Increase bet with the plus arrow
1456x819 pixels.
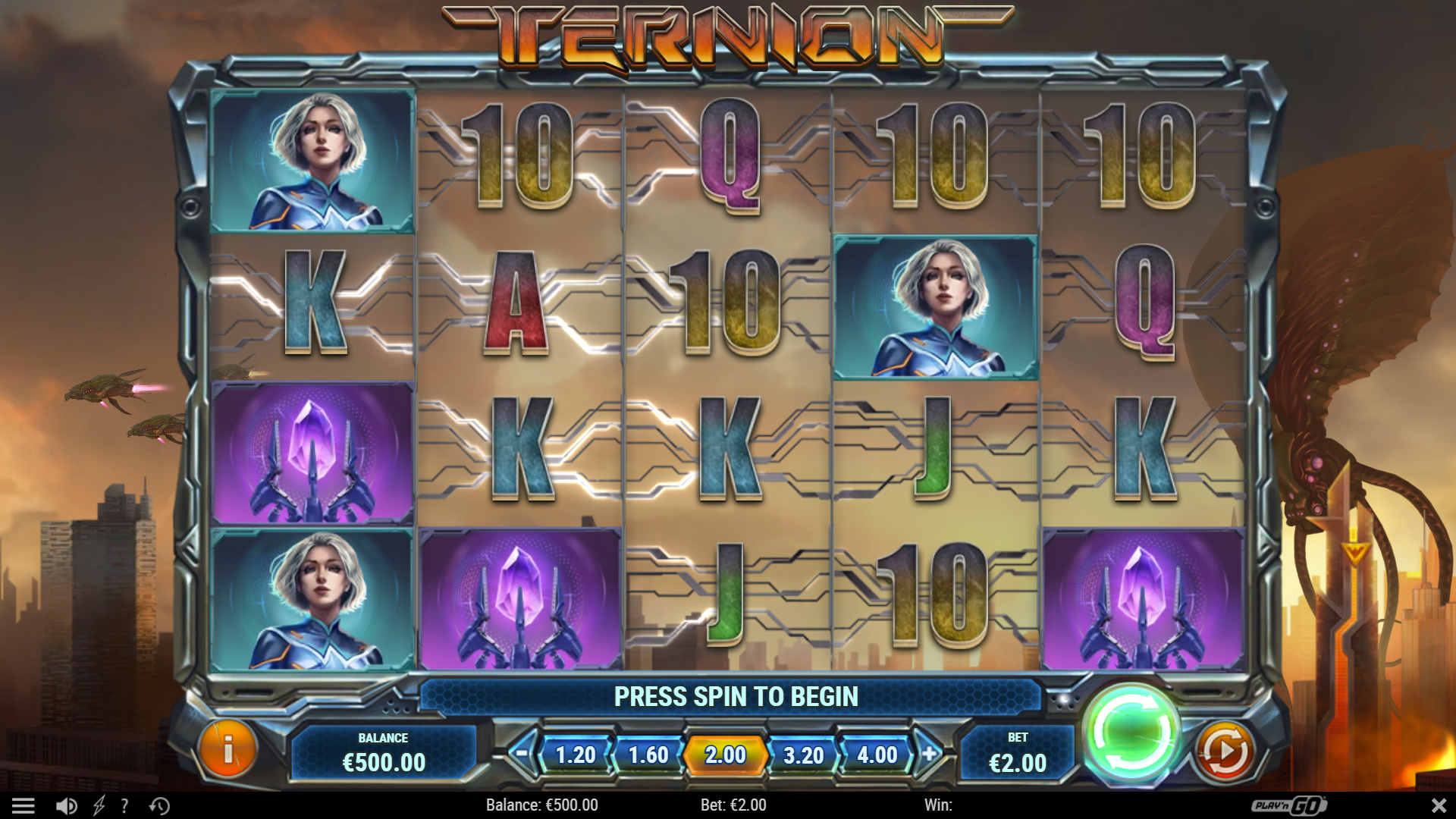[x=930, y=754]
